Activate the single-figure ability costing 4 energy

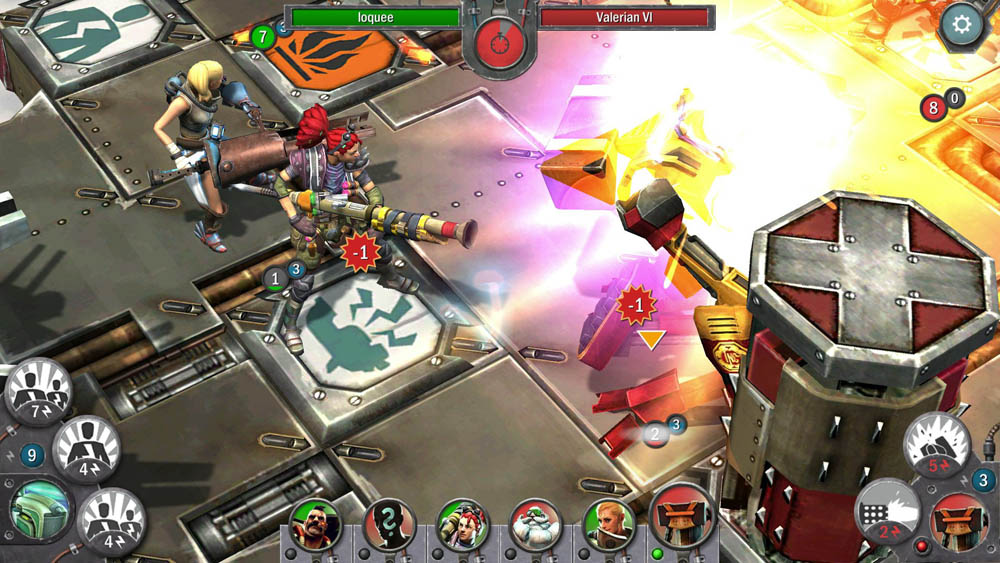[x=87, y=449]
